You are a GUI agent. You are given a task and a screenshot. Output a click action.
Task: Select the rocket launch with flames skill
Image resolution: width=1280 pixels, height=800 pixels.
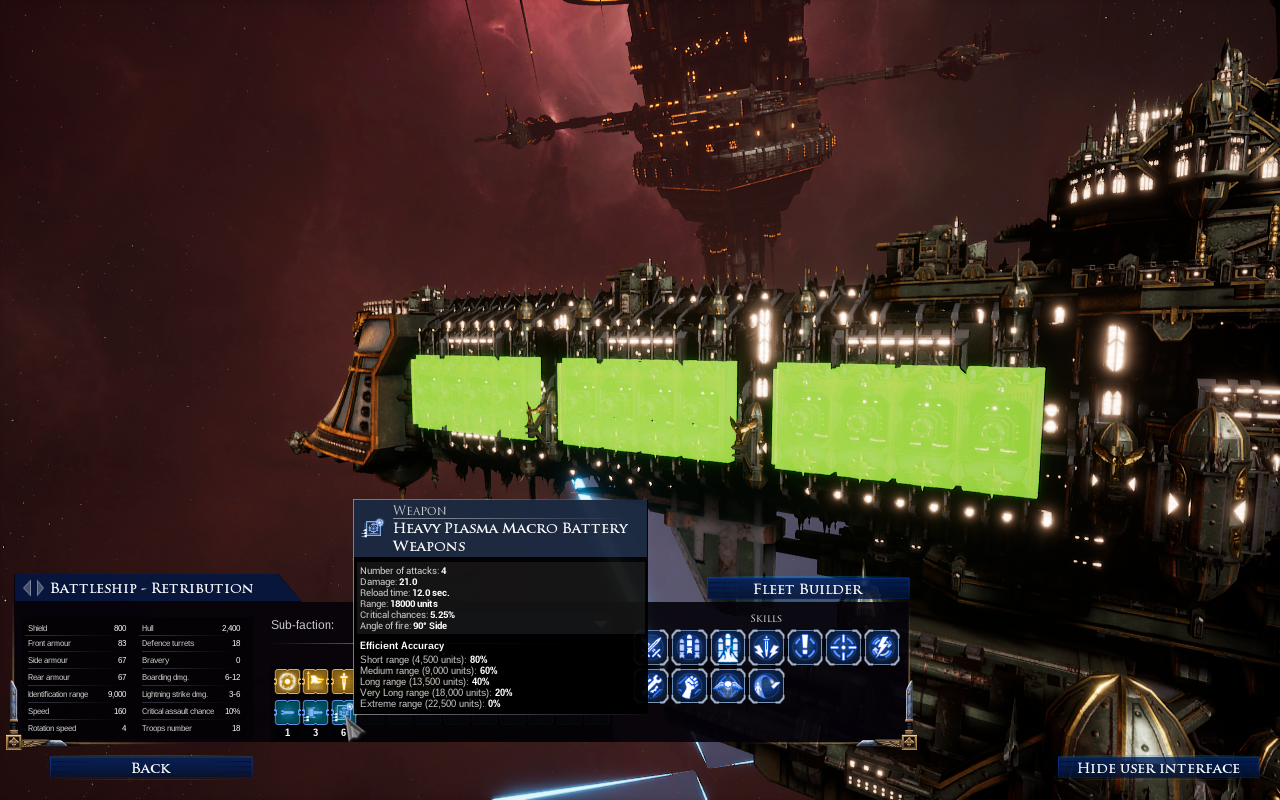coord(728,648)
